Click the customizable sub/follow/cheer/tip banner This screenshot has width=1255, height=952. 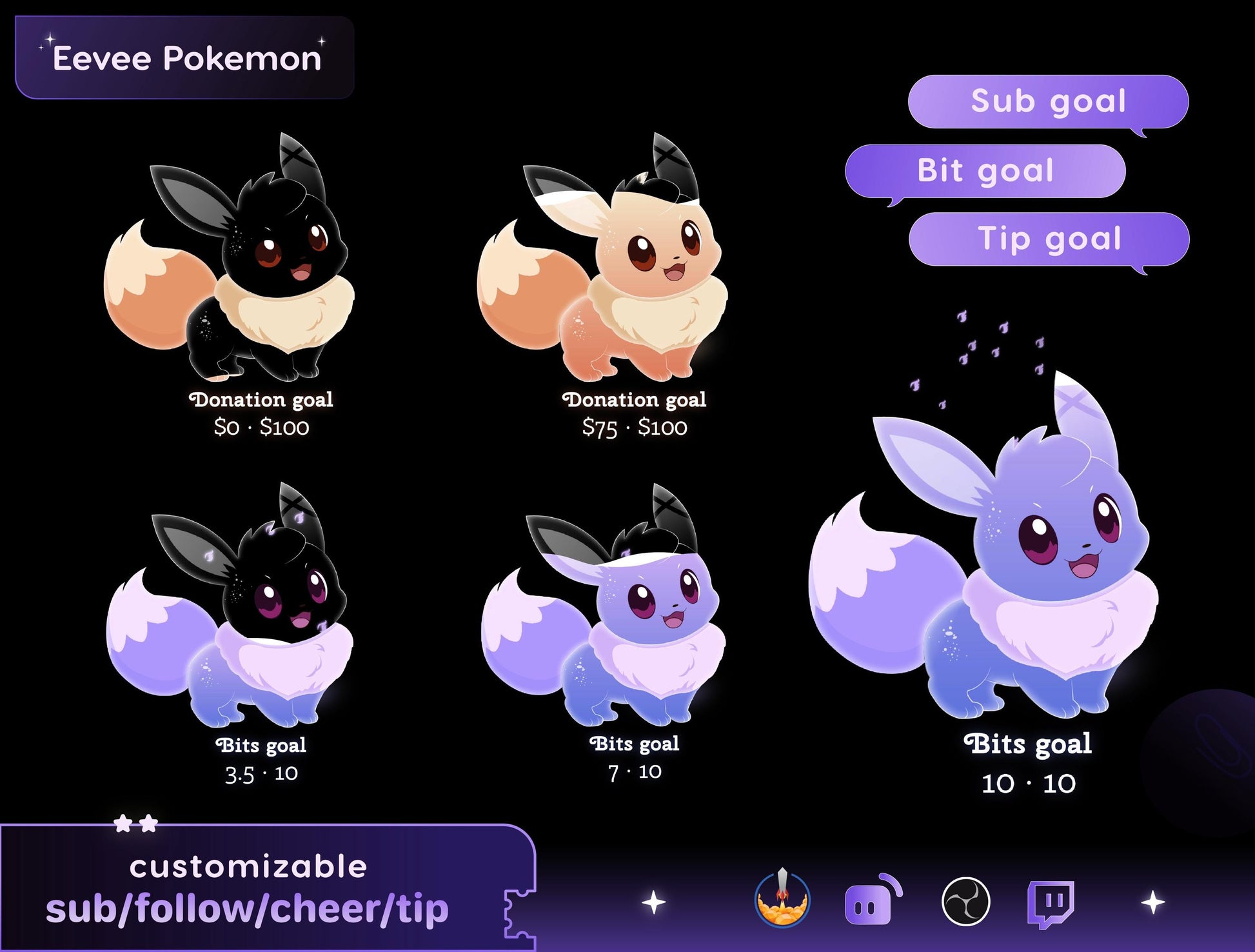click(258, 888)
